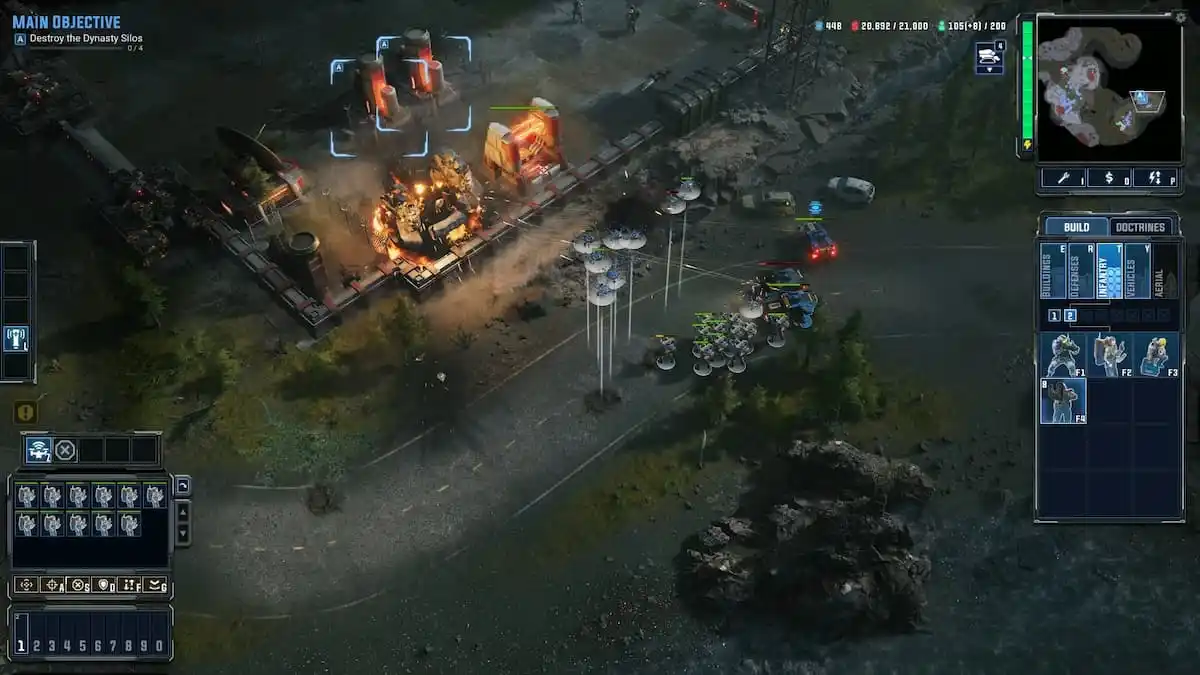Image resolution: width=1200 pixels, height=675 pixels.
Task: Click the minimap
Action: click(x=1108, y=87)
